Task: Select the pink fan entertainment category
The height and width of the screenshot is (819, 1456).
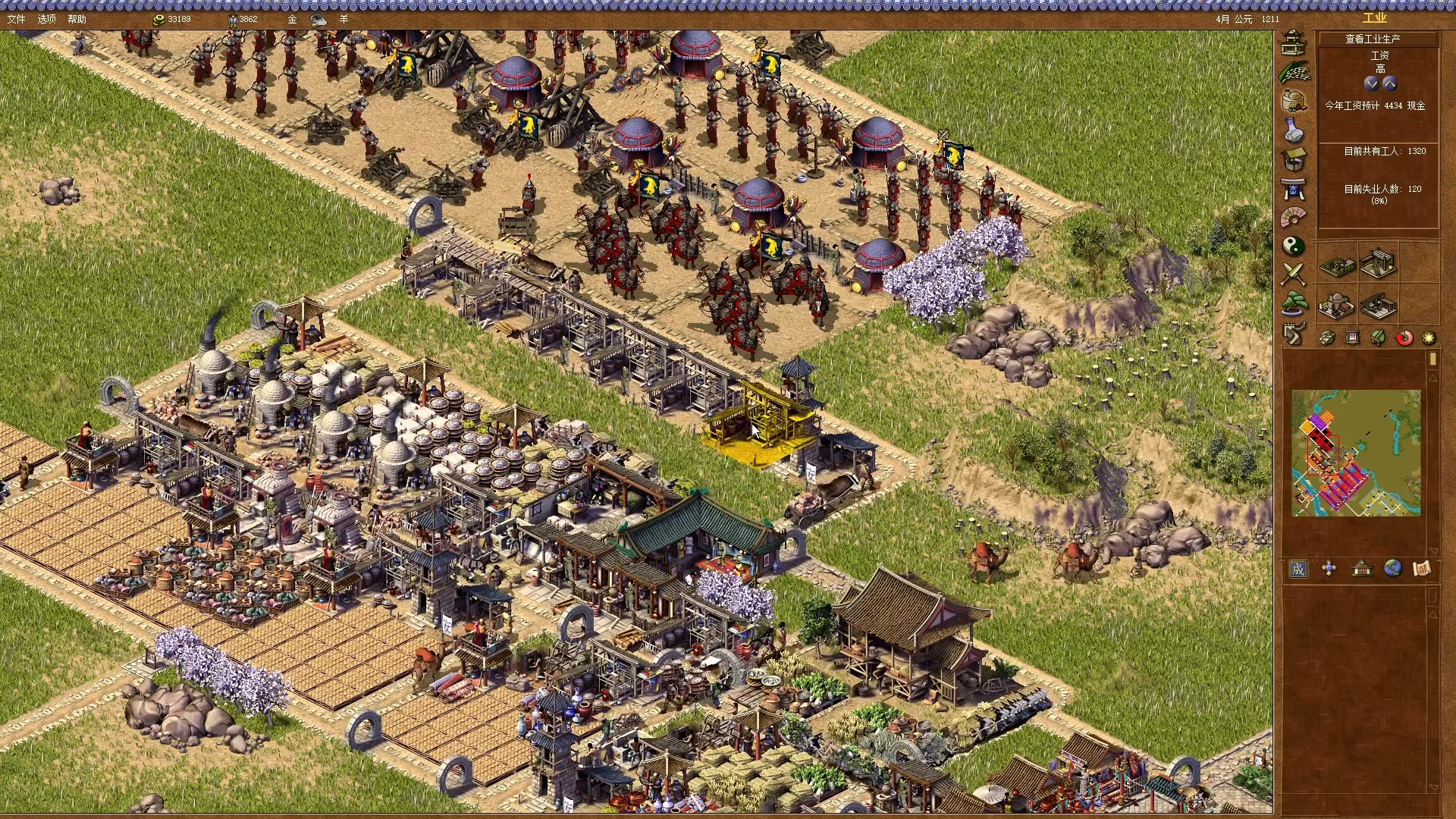Action: tap(1294, 218)
